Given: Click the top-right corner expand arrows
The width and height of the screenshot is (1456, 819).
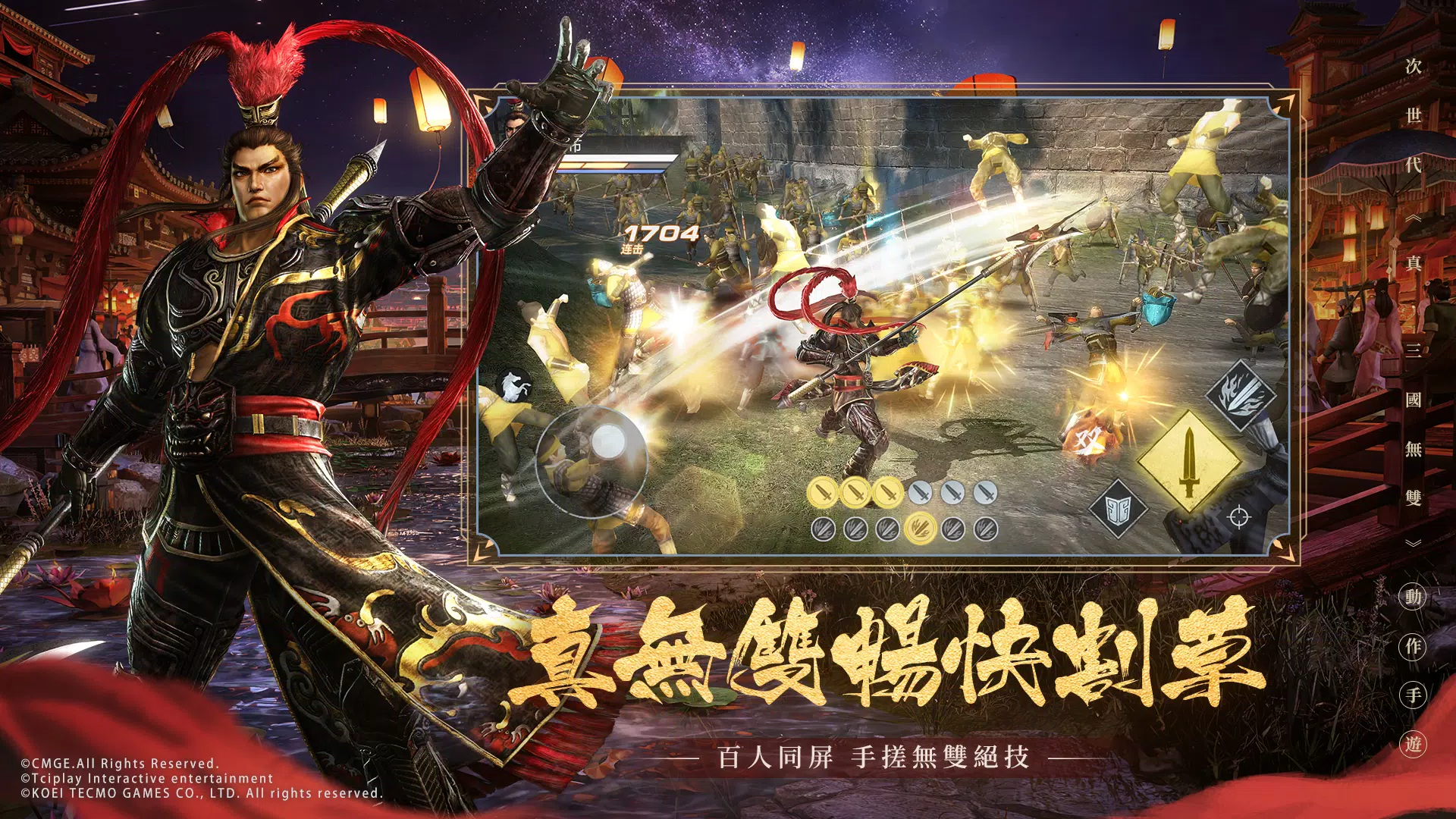Looking at the screenshot, I should pyautogui.click(x=1285, y=102).
